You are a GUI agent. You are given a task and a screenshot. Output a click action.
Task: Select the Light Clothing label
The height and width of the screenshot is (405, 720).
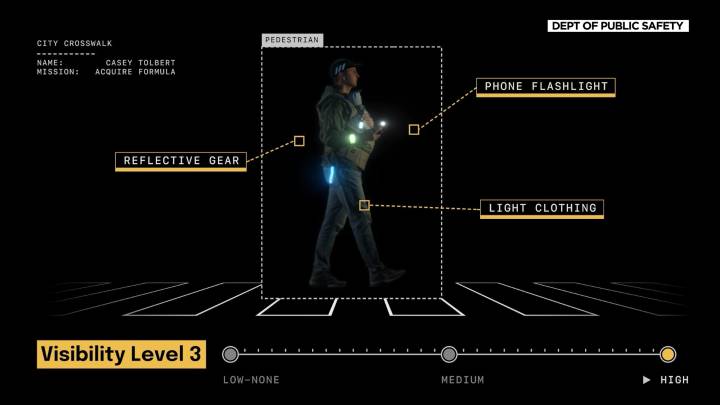pyautogui.click(x=542, y=208)
